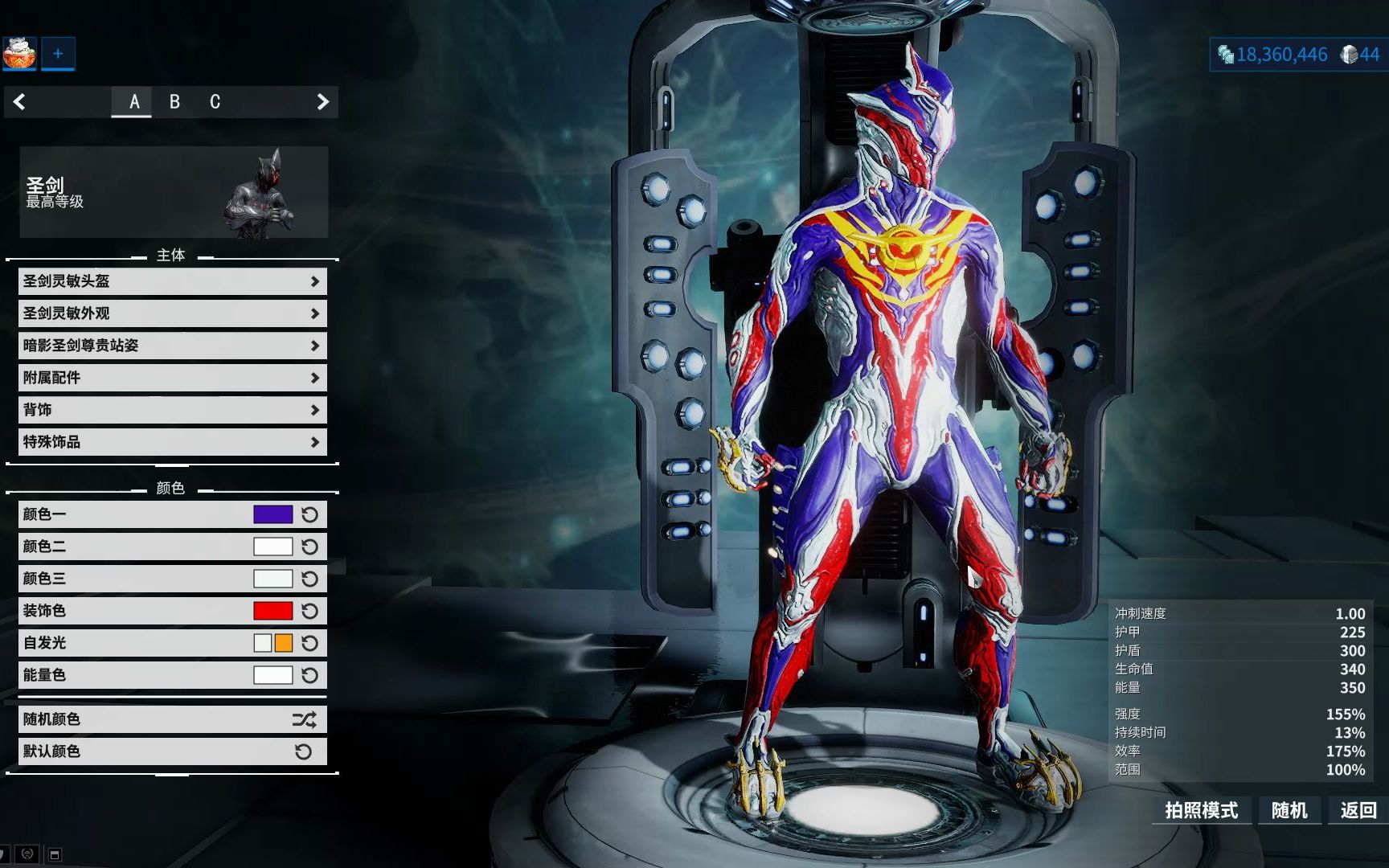The width and height of the screenshot is (1389, 868).
Task: Open the 附属配件 attachments menu
Action: [172, 378]
